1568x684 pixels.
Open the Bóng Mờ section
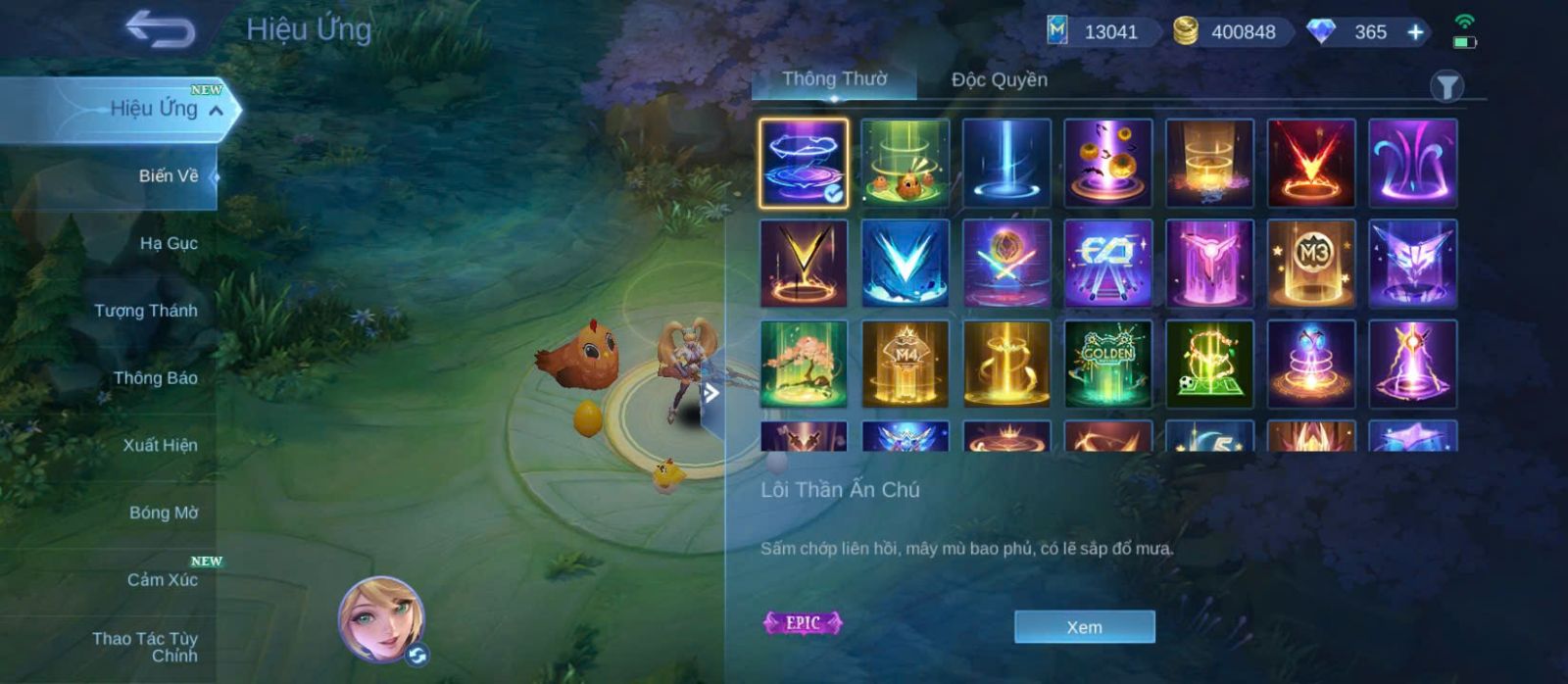coord(163,513)
